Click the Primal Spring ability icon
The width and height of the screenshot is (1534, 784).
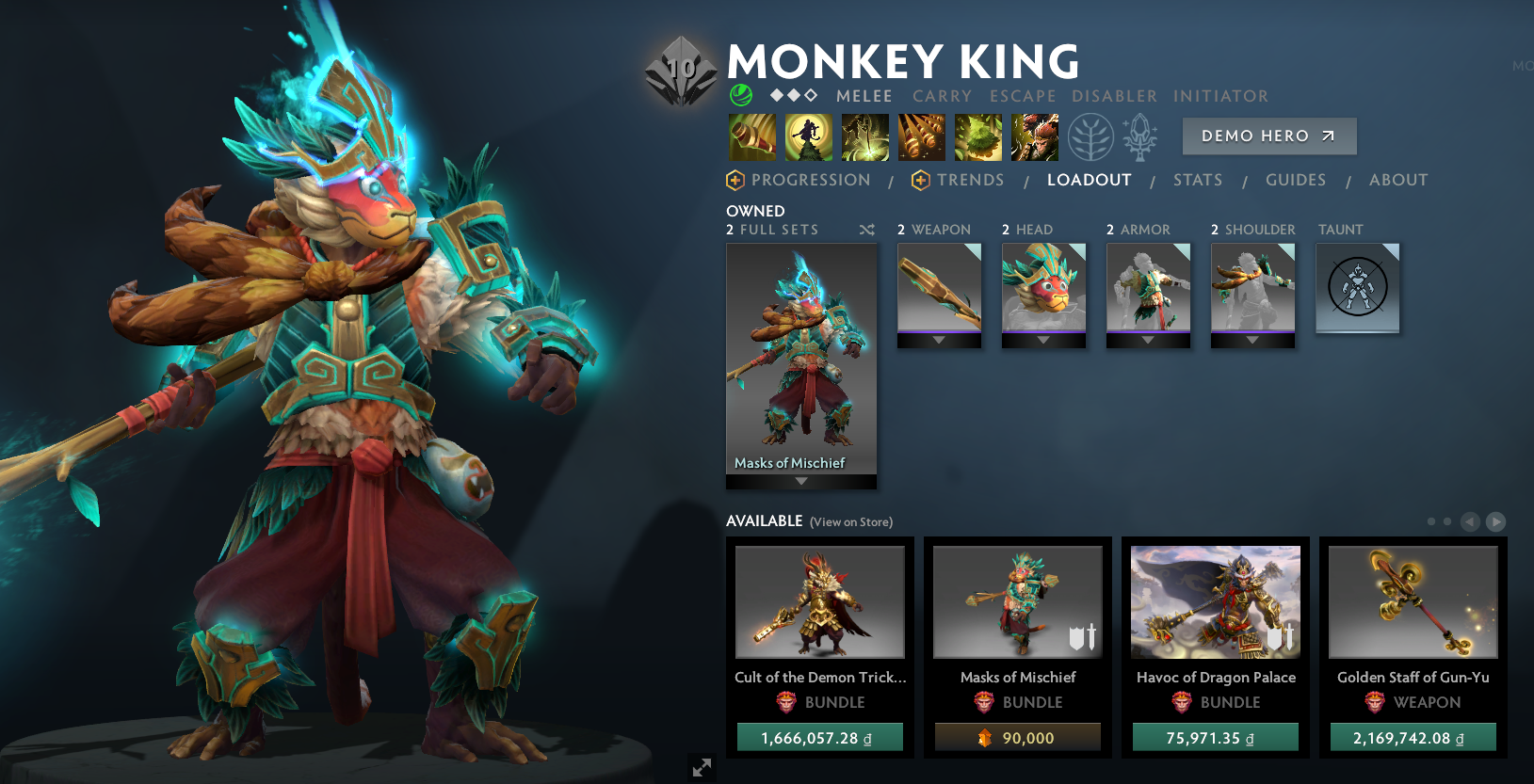[864, 136]
